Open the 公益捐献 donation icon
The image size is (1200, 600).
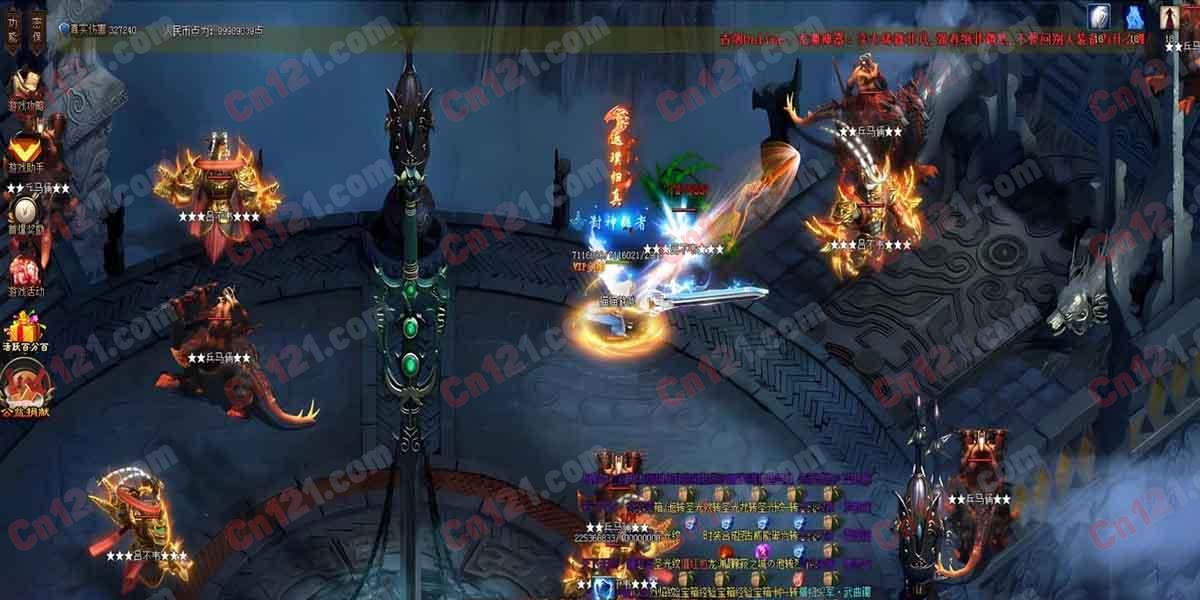pyautogui.click(x=26, y=390)
